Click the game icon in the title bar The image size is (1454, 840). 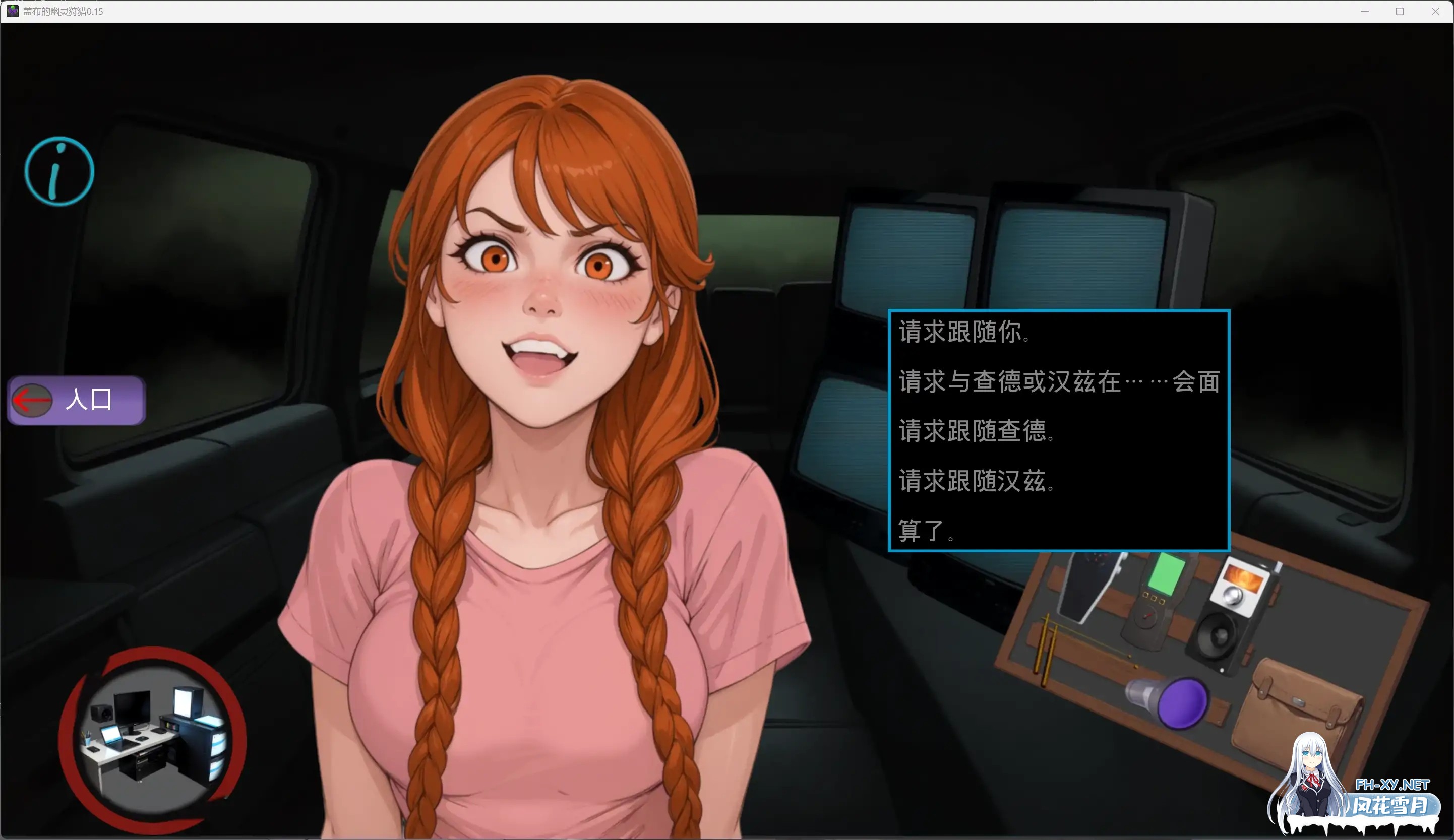13,11
